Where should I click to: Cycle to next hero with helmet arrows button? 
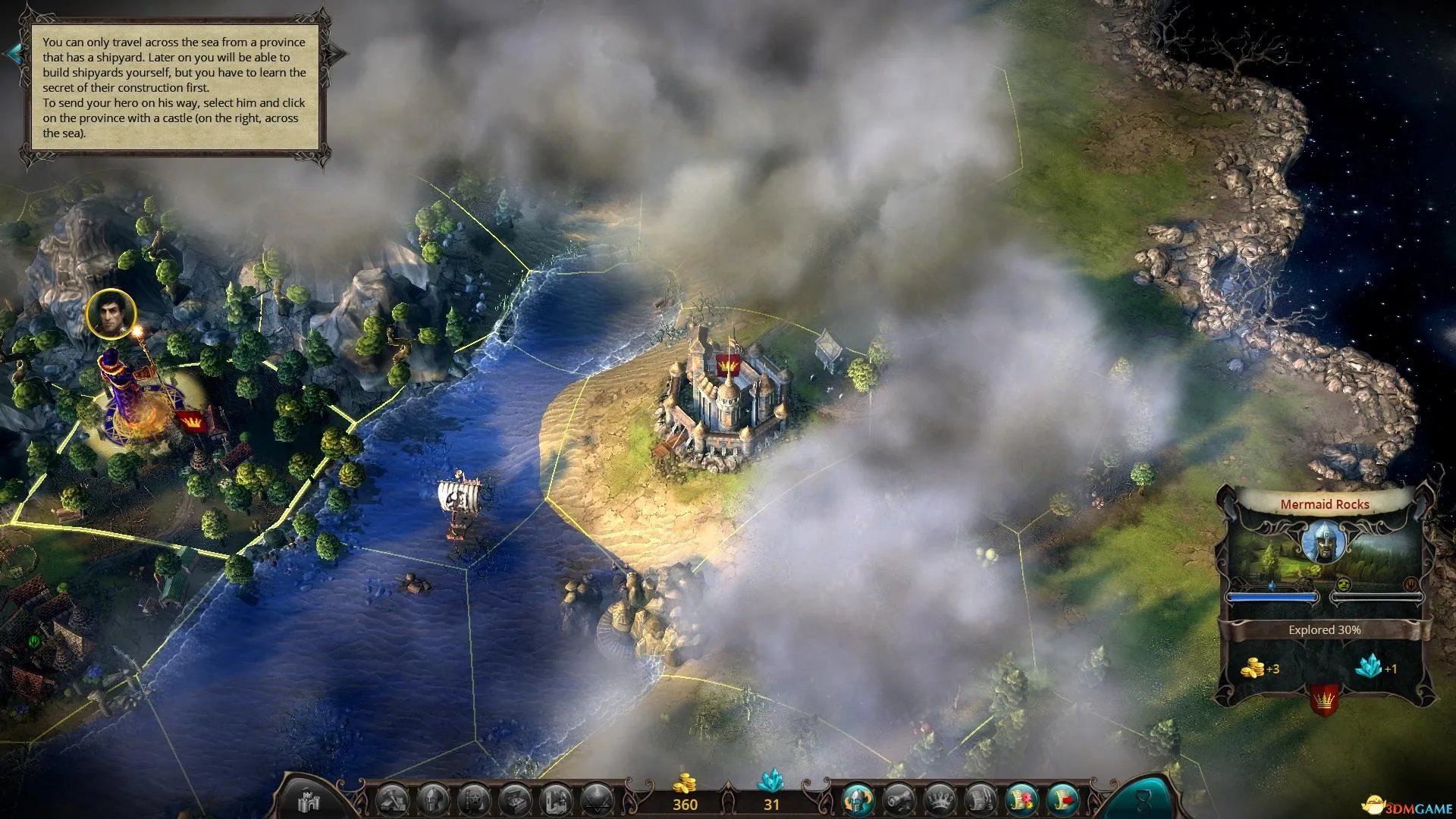coord(858,799)
